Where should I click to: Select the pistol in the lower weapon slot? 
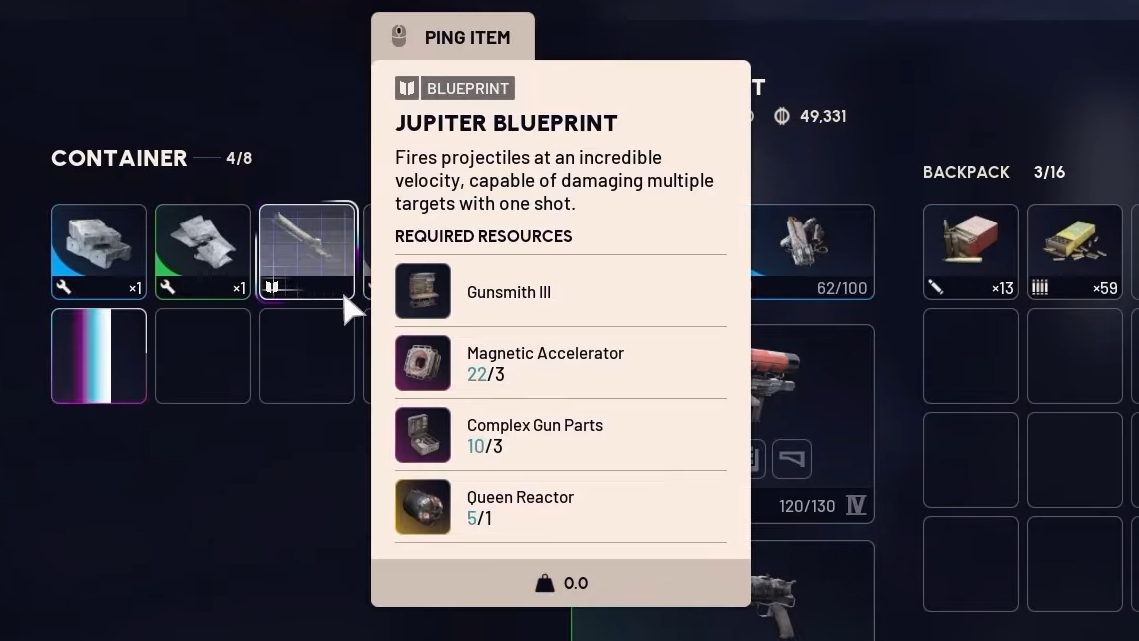click(811, 595)
